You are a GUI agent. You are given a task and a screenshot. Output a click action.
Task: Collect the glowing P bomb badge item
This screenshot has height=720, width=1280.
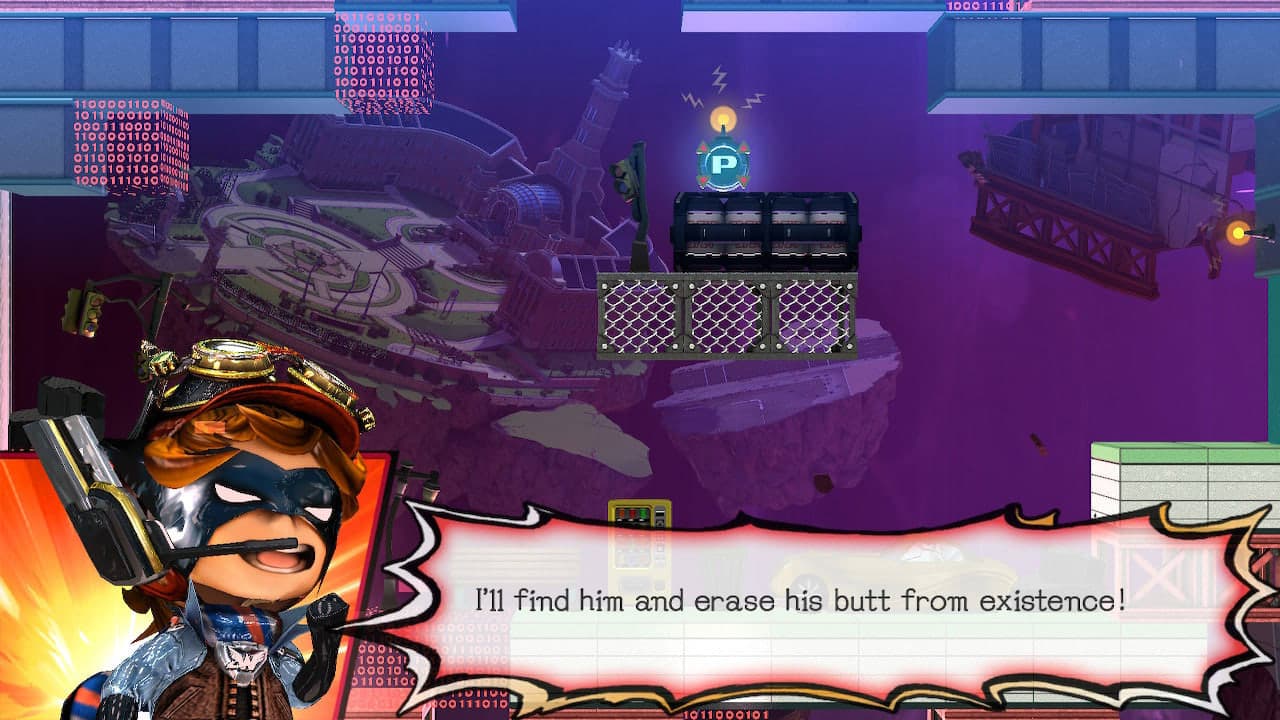tap(723, 163)
